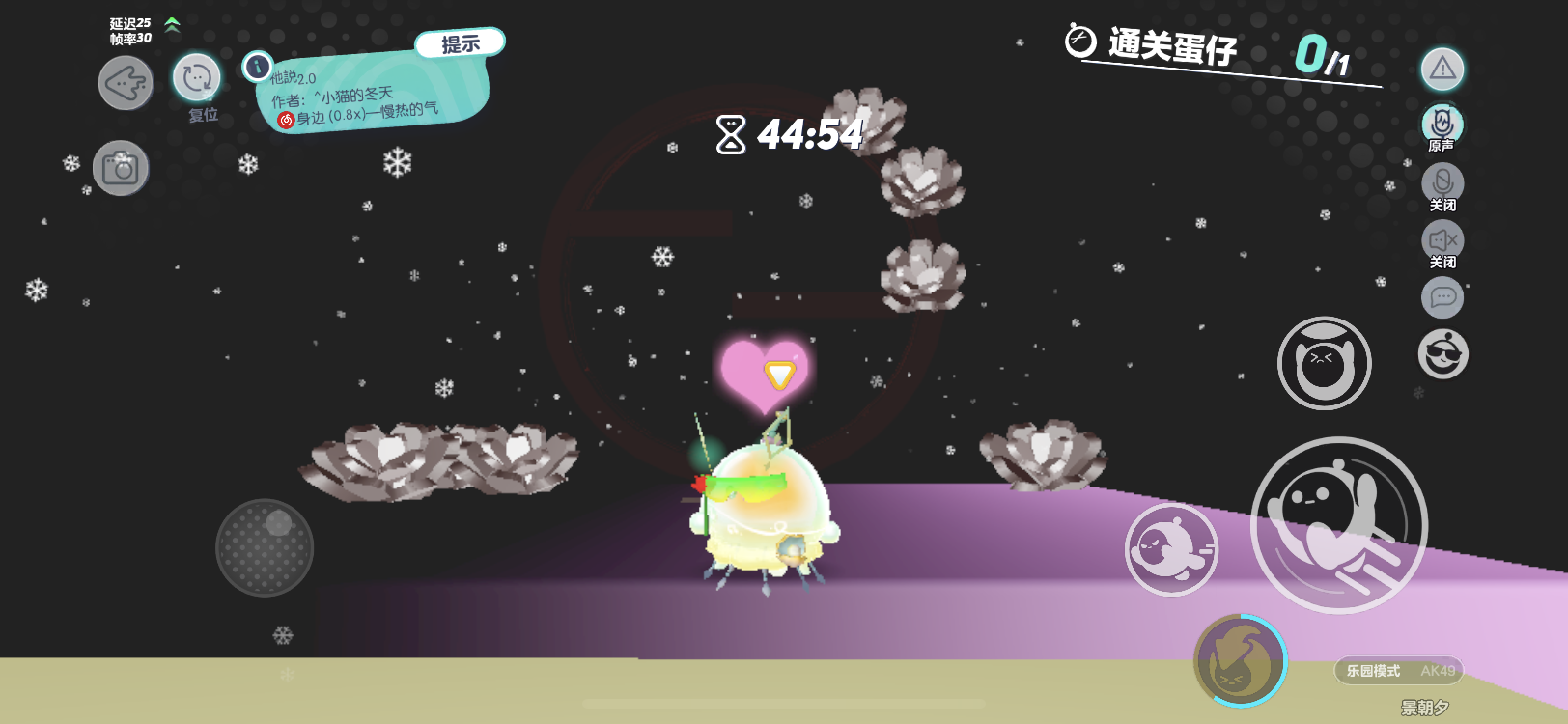Activate the grab action with raised arms
Viewport: 1568px width, 724px height.
pos(1324,363)
